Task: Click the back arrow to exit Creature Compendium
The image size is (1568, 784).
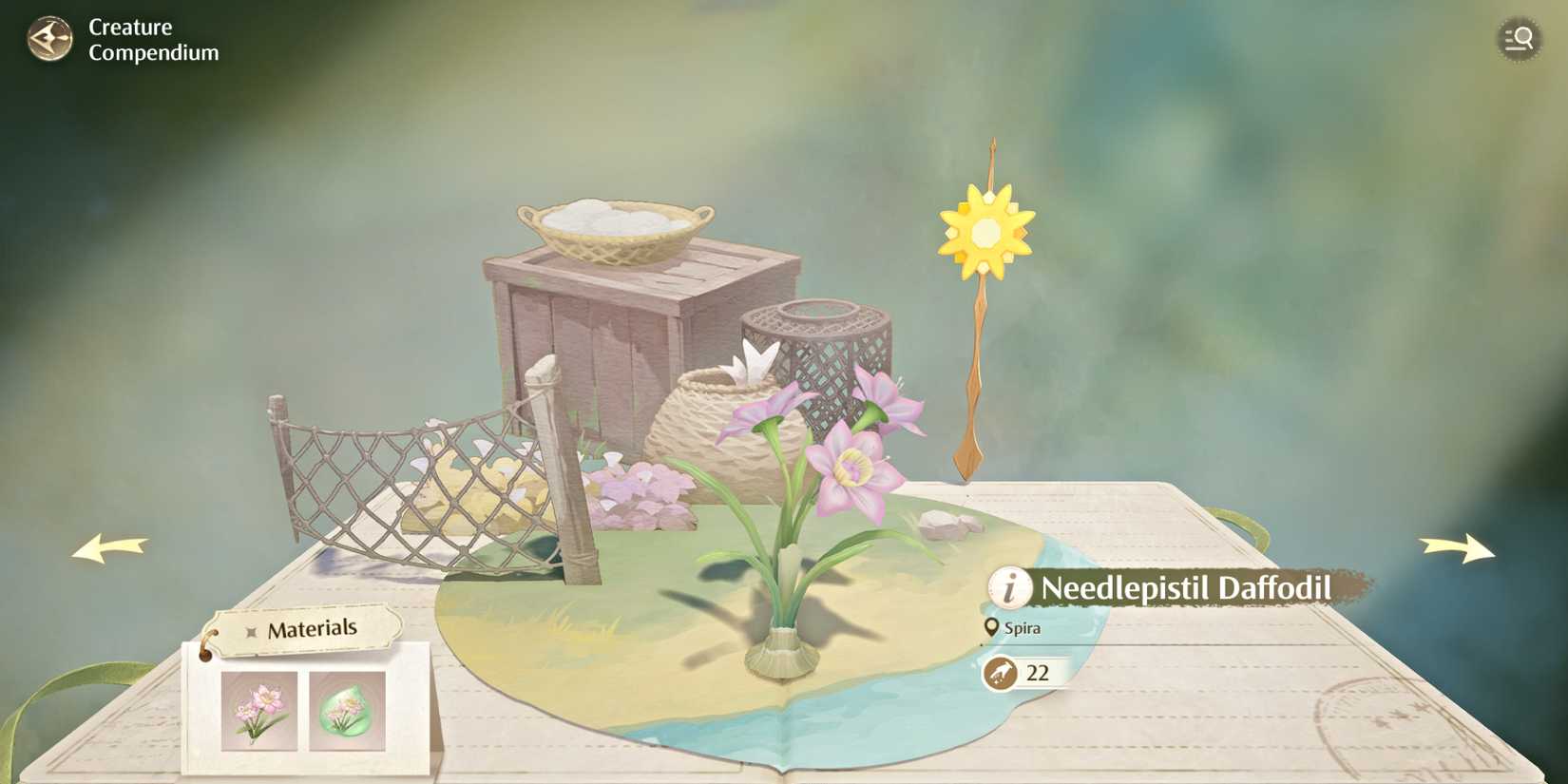Action: point(49,39)
